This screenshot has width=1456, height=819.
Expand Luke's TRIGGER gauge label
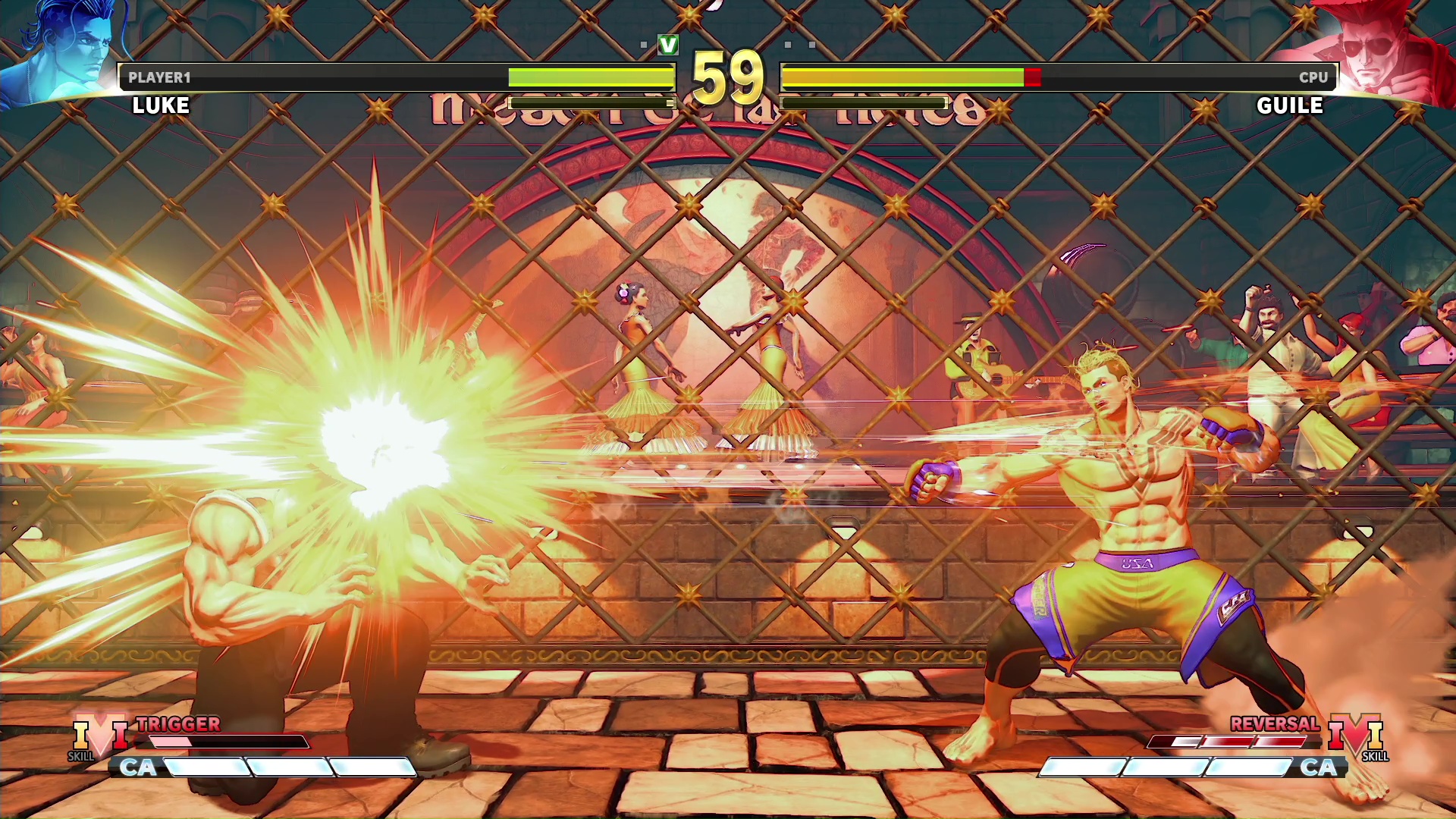pyautogui.click(x=178, y=725)
